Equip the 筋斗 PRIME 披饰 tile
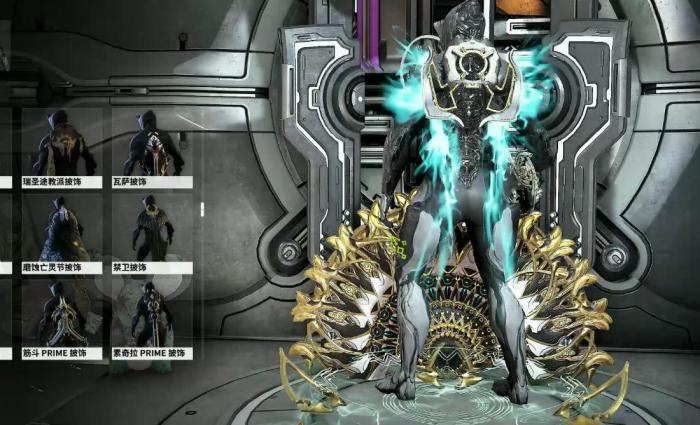The height and width of the screenshot is (425, 700). pos(65,318)
